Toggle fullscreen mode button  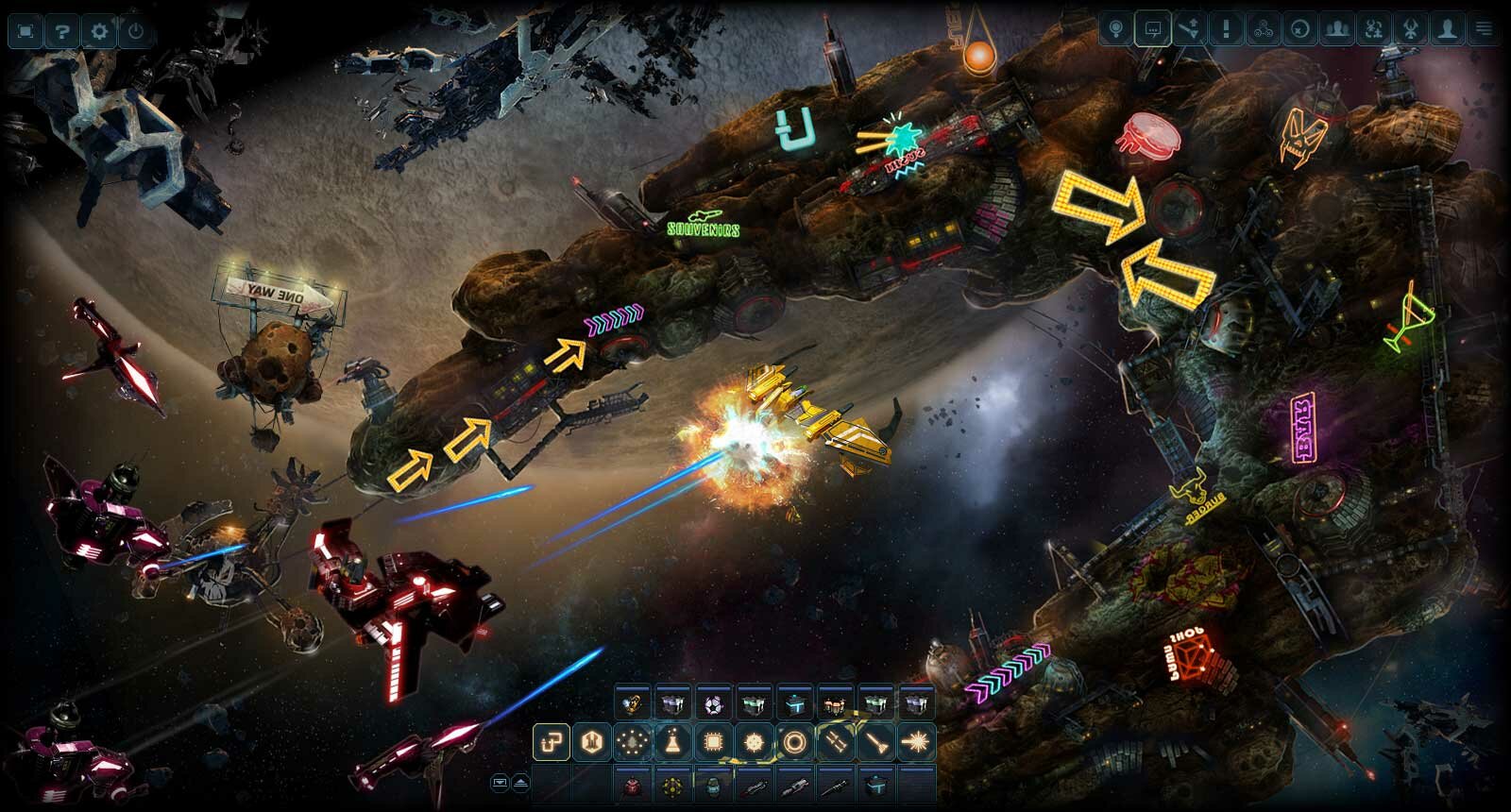25,31
